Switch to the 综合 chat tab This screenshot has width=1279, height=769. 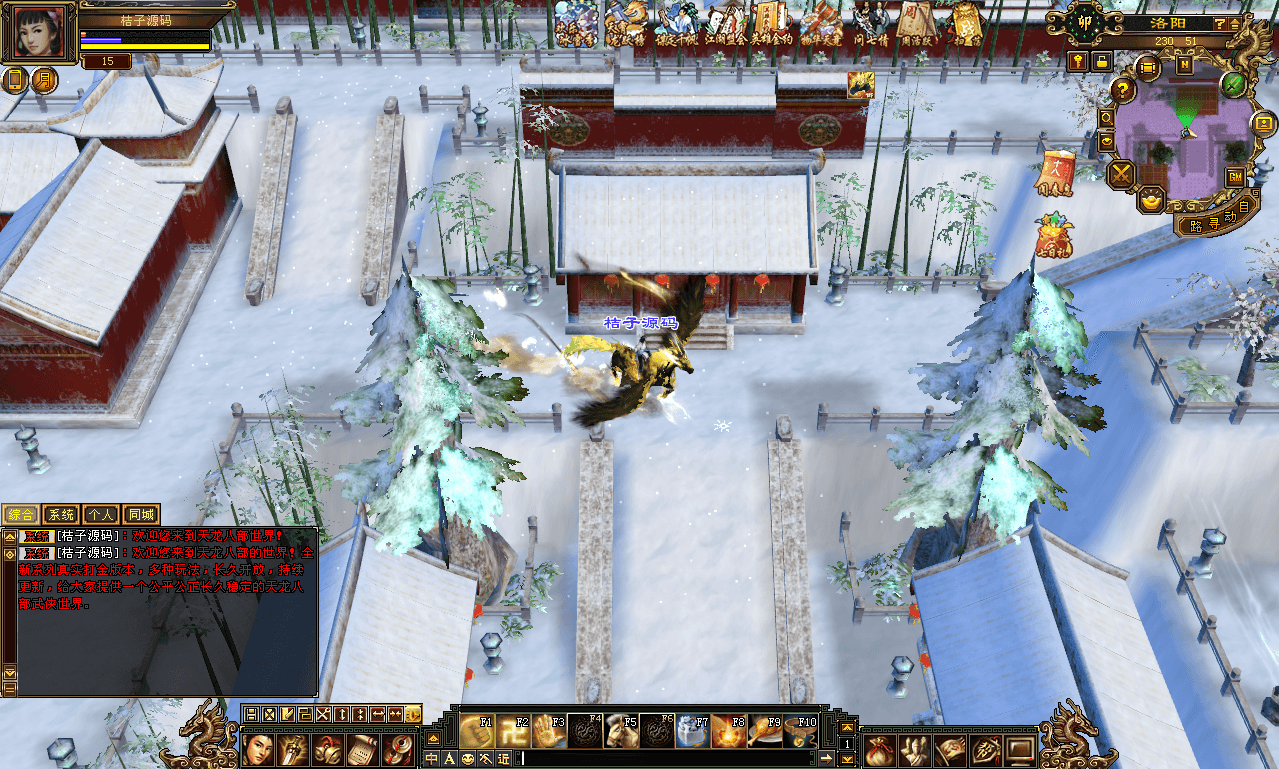click(21, 515)
